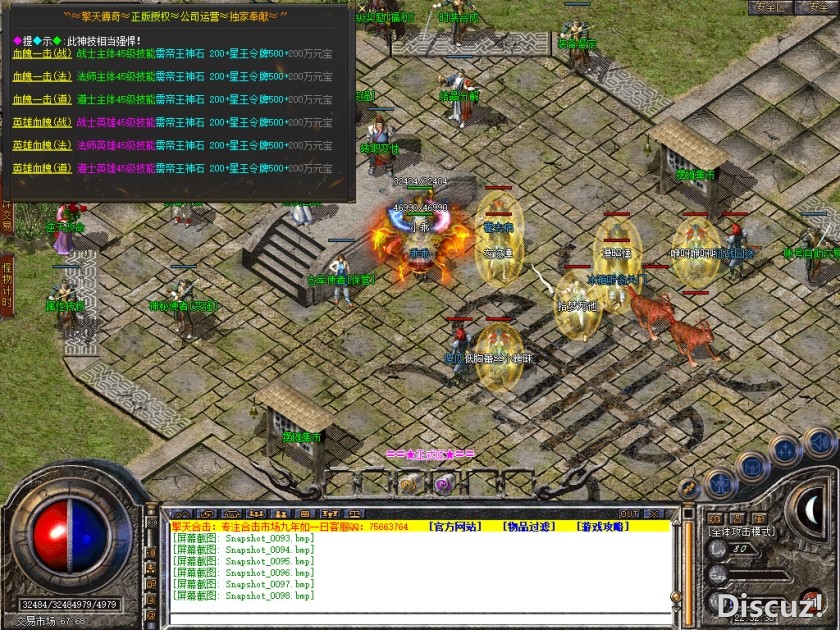Click the OUT button above chat
840x630 pixels.
tap(629, 514)
